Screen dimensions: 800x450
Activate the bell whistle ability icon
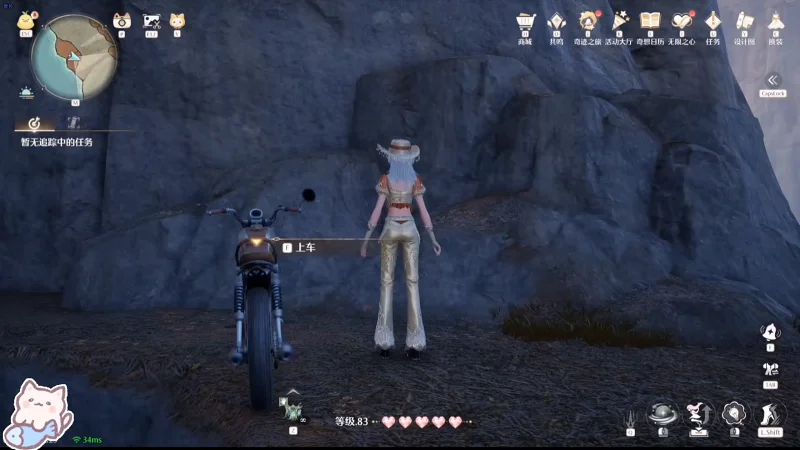pyautogui.click(x=769, y=333)
